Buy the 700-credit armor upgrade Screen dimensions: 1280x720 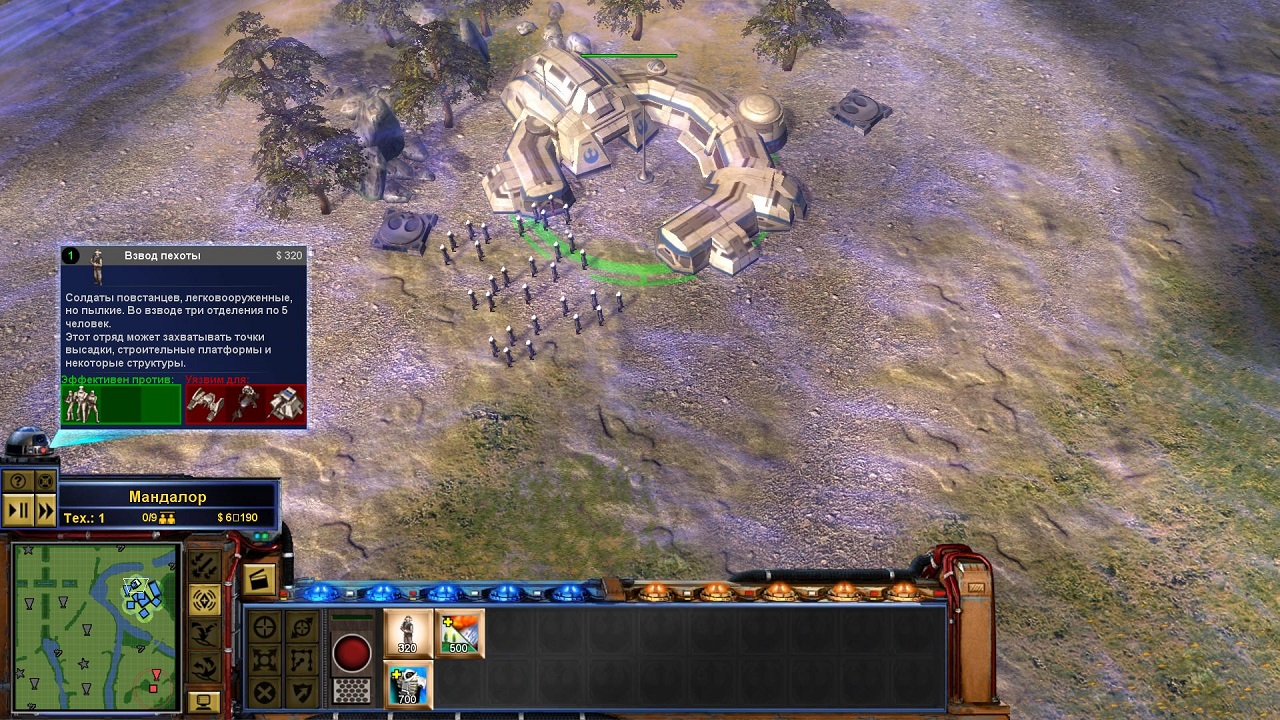coord(408,683)
